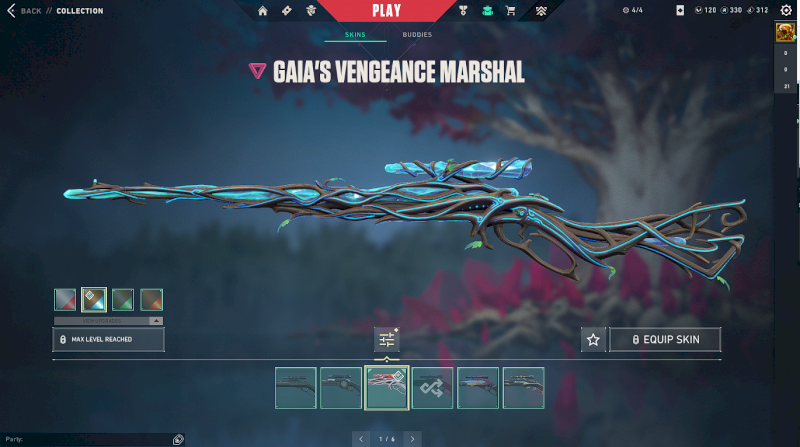Screen dimensions: 800x447
Task: Choose the green color variant swatch
Action: click(123, 299)
